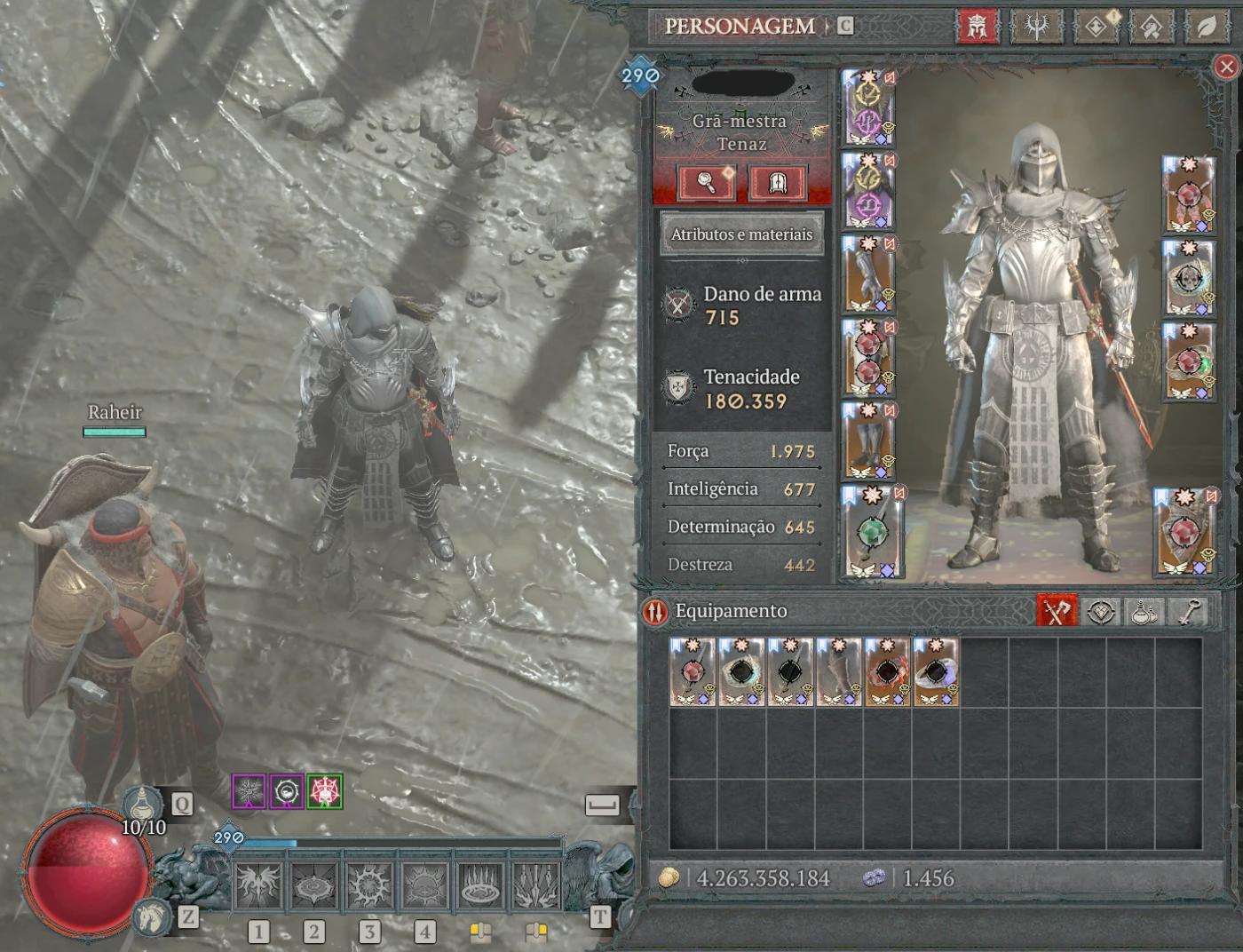The image size is (1243, 952).
Task: Switch to the potions inventory tab
Action: coord(1144,611)
